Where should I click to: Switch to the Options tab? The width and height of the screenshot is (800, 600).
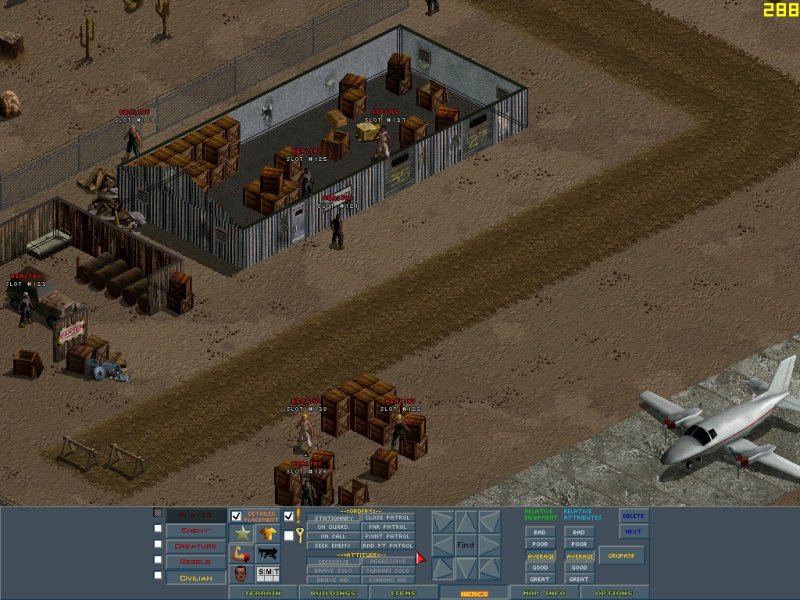click(614, 593)
